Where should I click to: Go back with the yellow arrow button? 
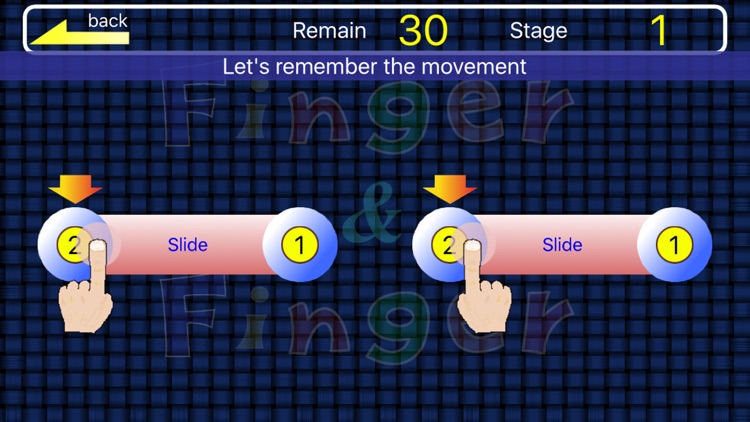80,30
